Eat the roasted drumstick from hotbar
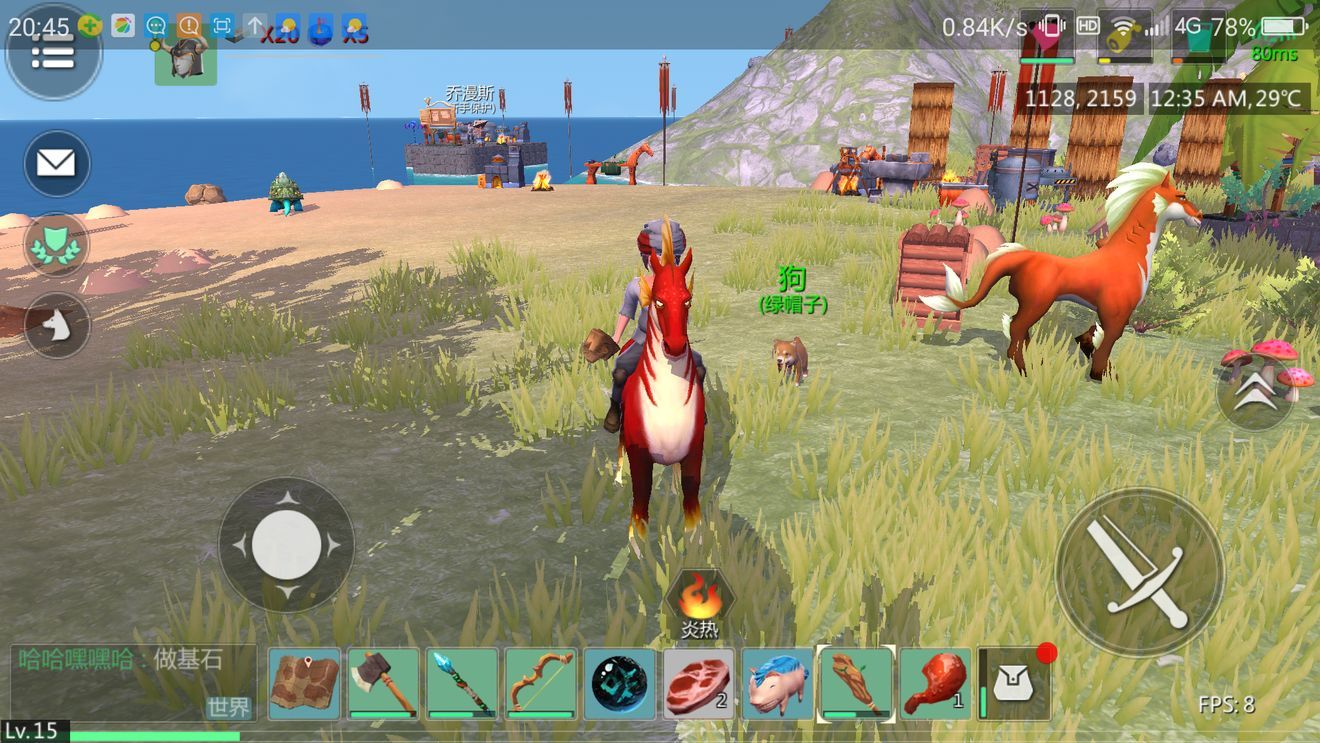 (935, 684)
